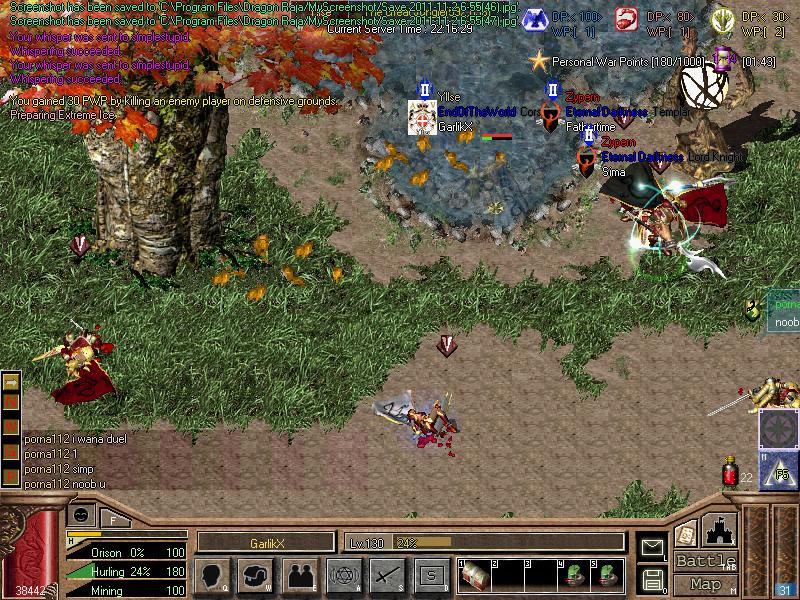The image size is (800, 600).
Task: Activate the F5 triangle skill icon
Action: tap(778, 469)
